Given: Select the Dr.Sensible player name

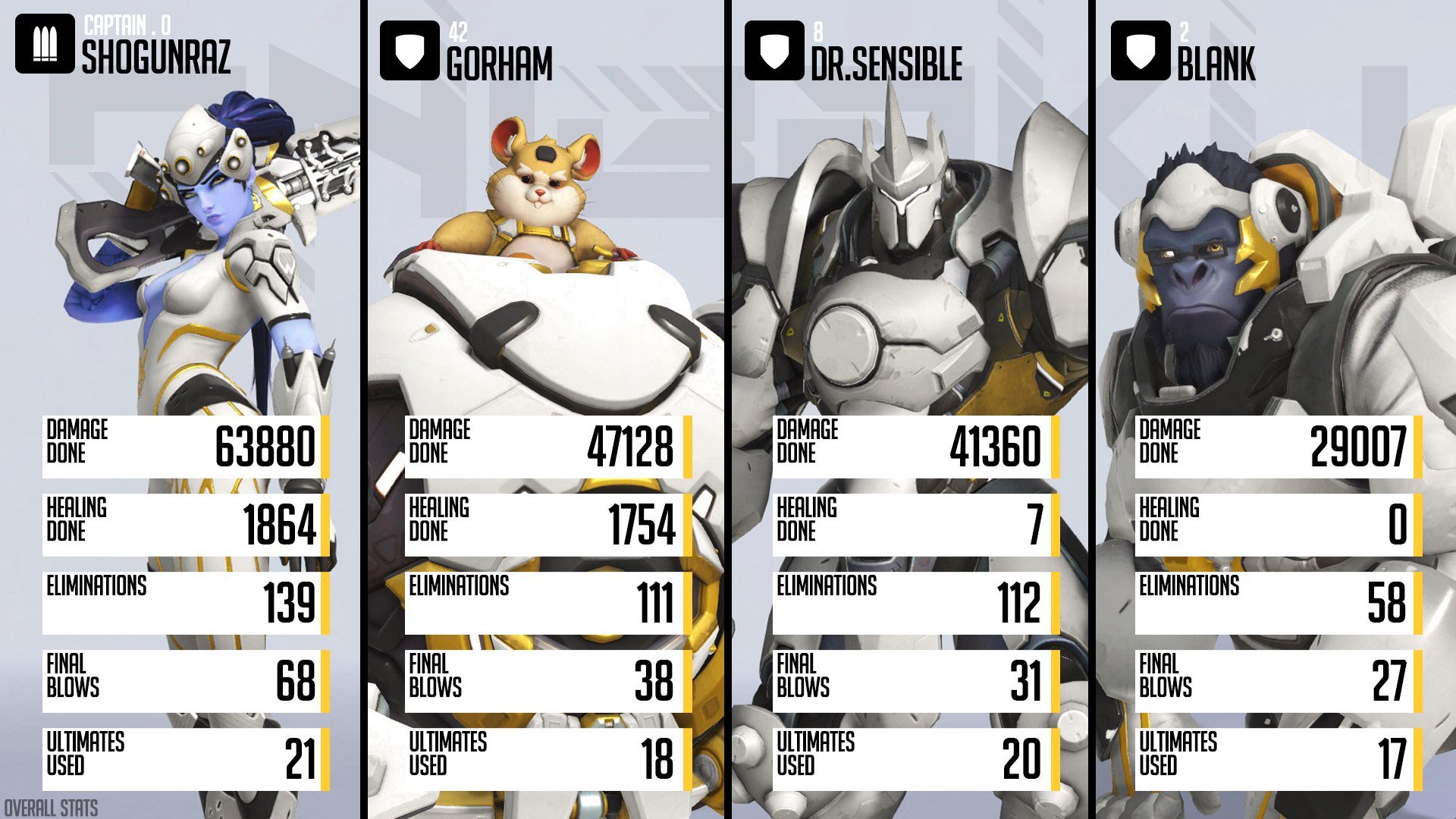Looking at the screenshot, I should (x=886, y=64).
